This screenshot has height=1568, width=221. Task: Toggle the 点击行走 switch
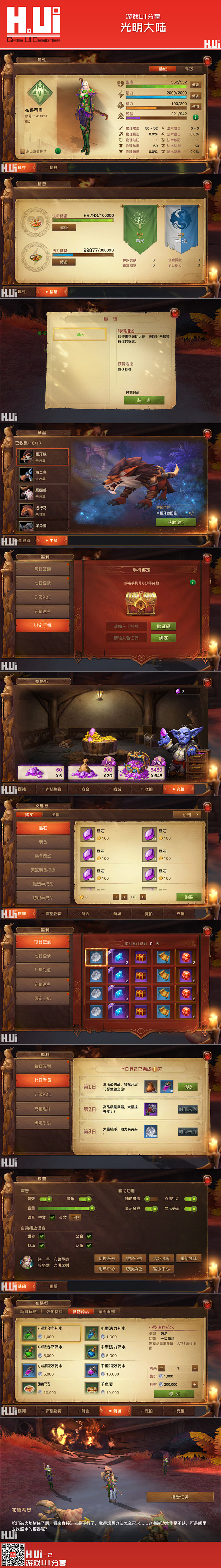tap(190, 1198)
